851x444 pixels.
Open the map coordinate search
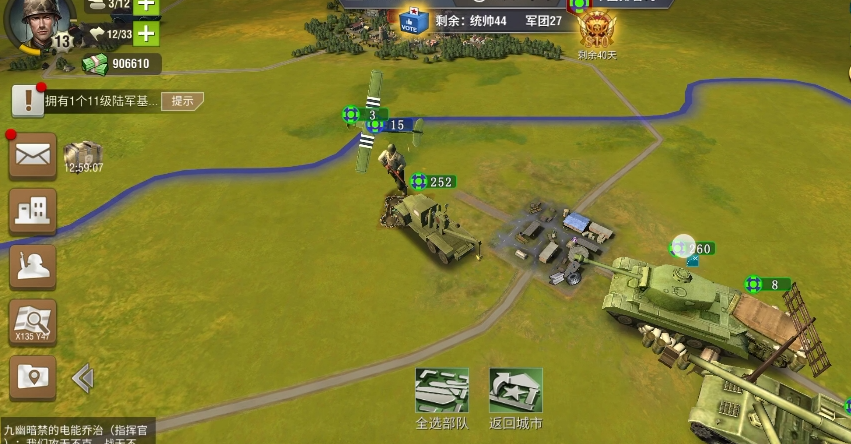32,322
